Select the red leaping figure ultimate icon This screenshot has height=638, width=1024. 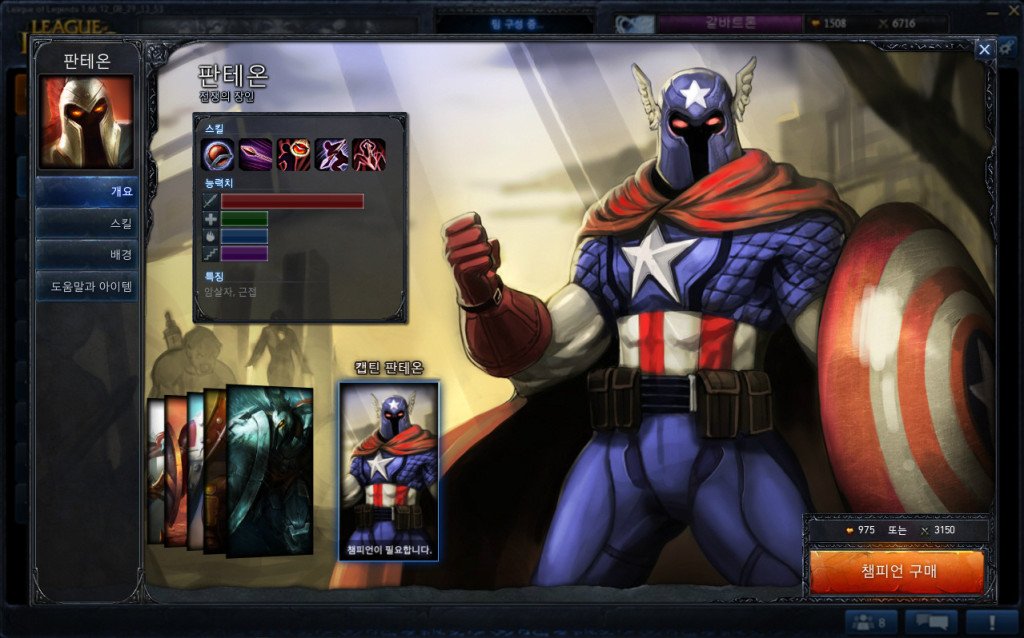coord(368,155)
